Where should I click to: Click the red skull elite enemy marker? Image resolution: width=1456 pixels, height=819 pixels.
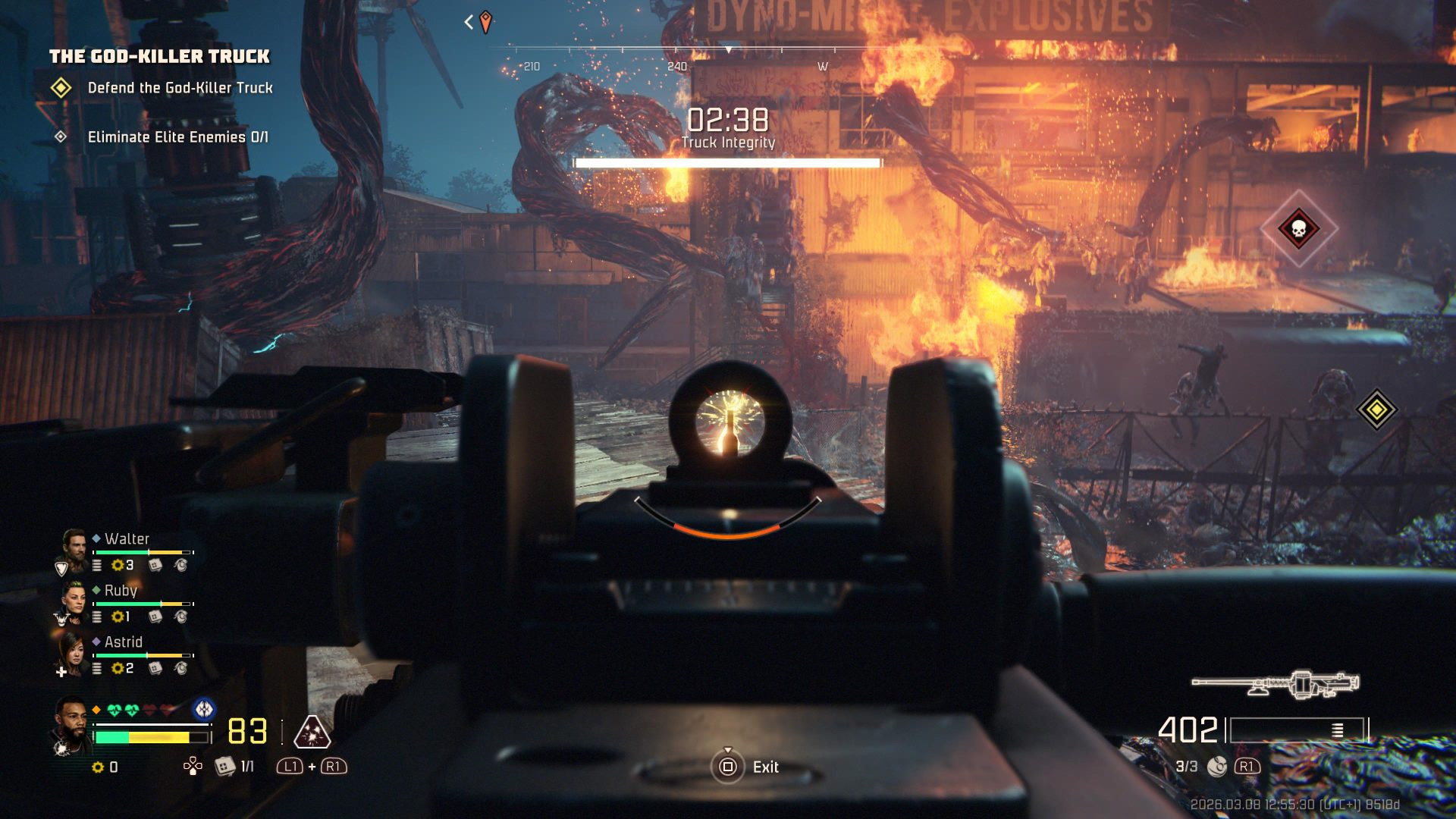pos(1298,228)
